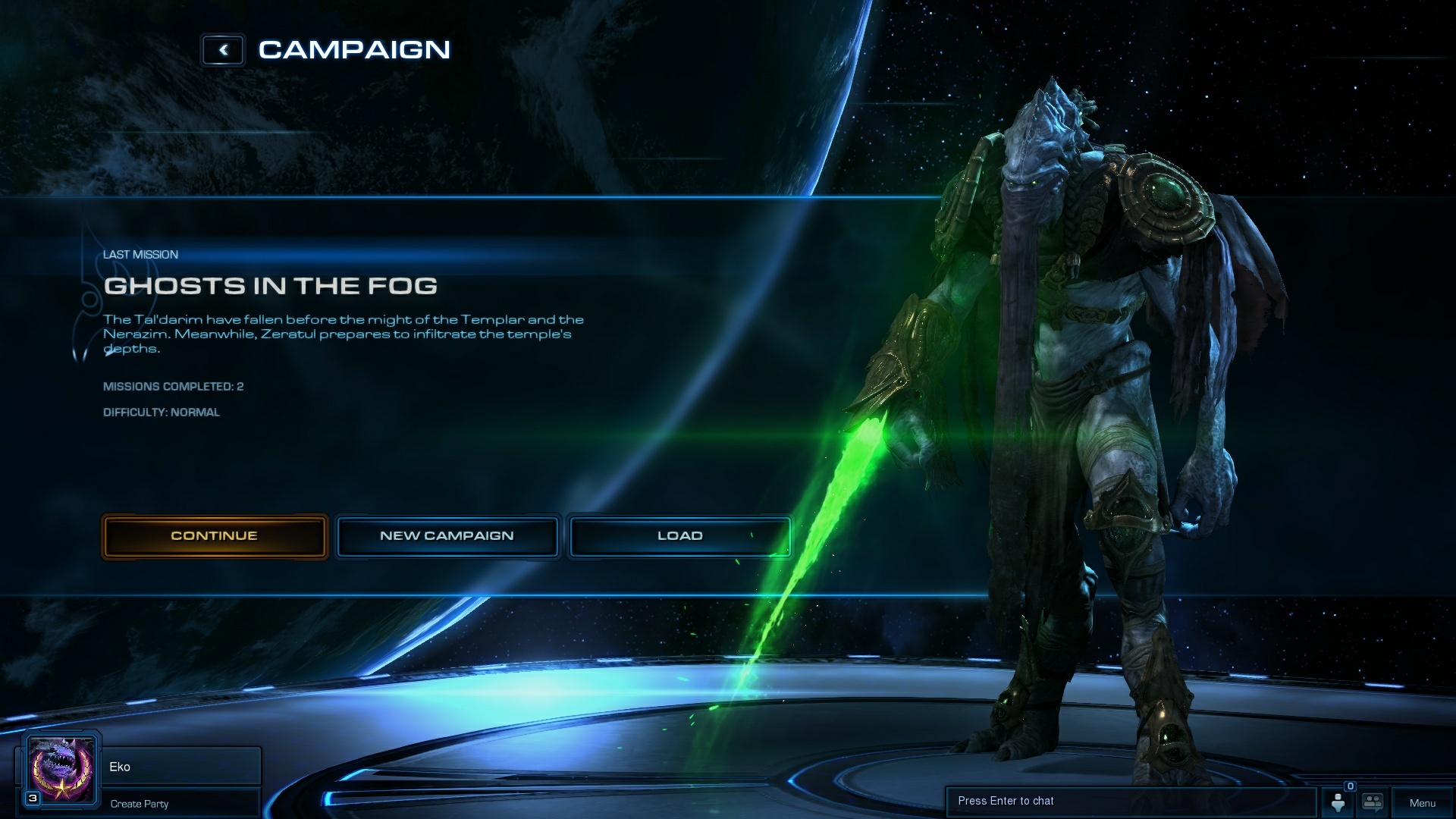Open the game Menu
The height and width of the screenshot is (819, 1456).
tap(1422, 803)
